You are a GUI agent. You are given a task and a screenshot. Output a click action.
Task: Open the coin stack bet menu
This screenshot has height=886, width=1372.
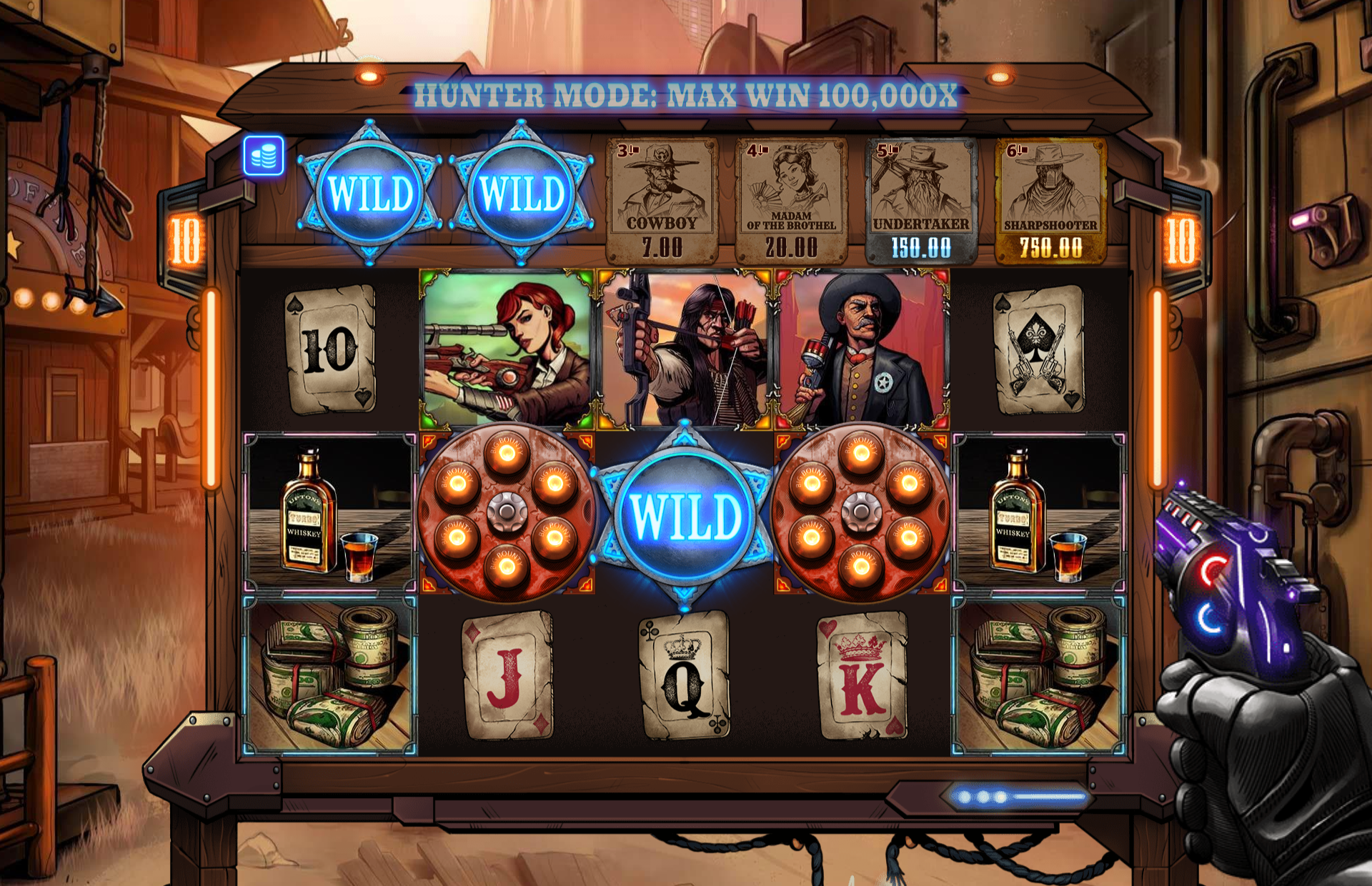tap(264, 156)
